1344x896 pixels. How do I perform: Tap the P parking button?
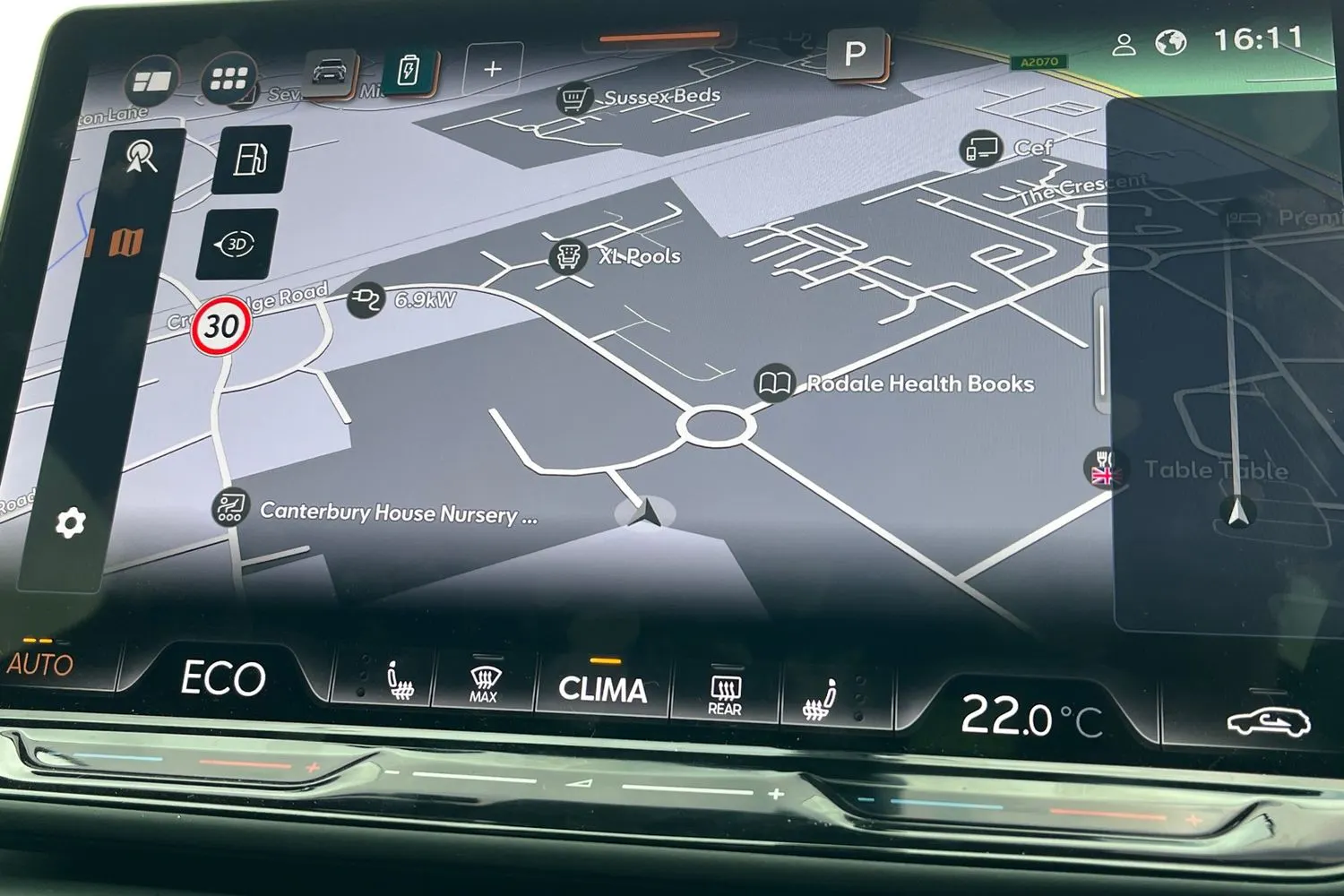point(856,55)
